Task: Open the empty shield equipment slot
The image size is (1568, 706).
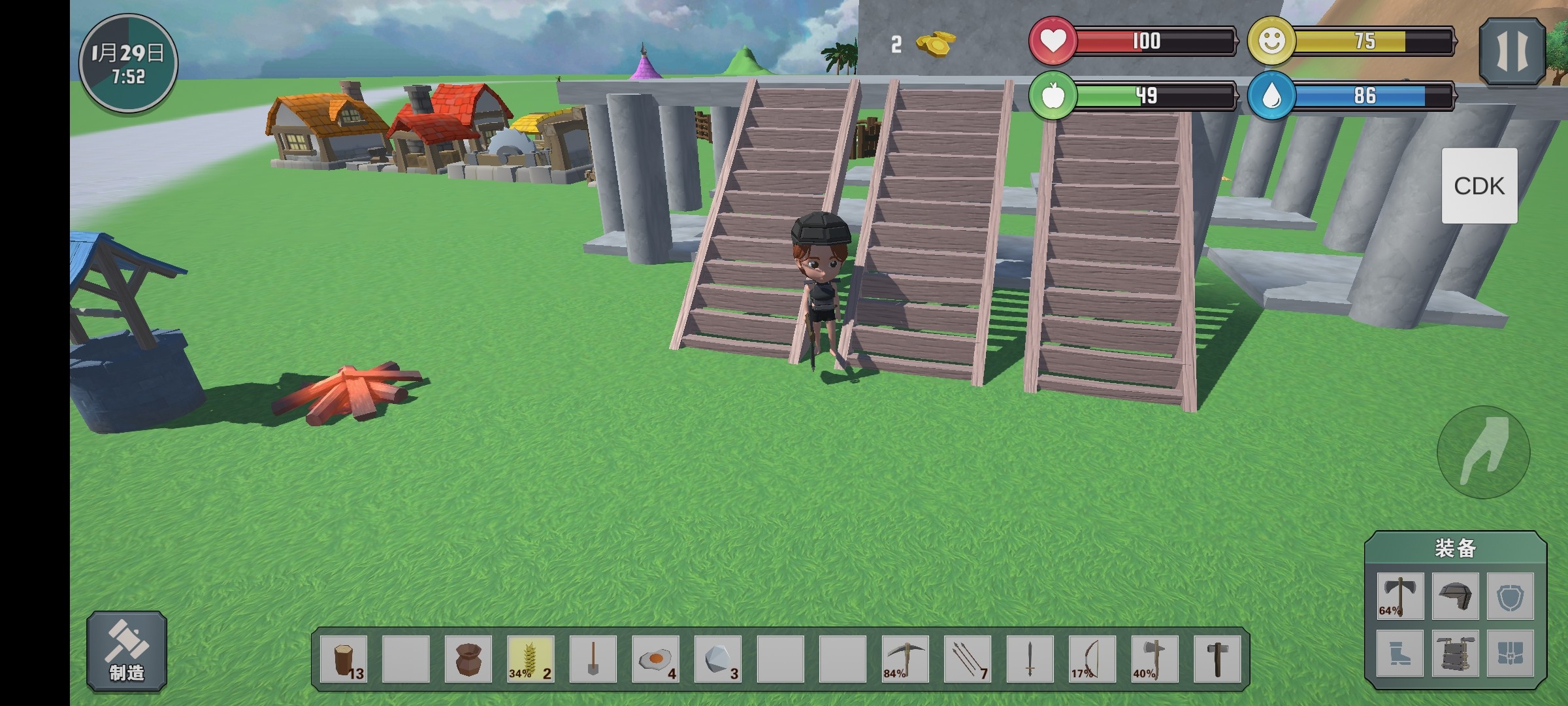Action: pyautogui.click(x=1510, y=596)
